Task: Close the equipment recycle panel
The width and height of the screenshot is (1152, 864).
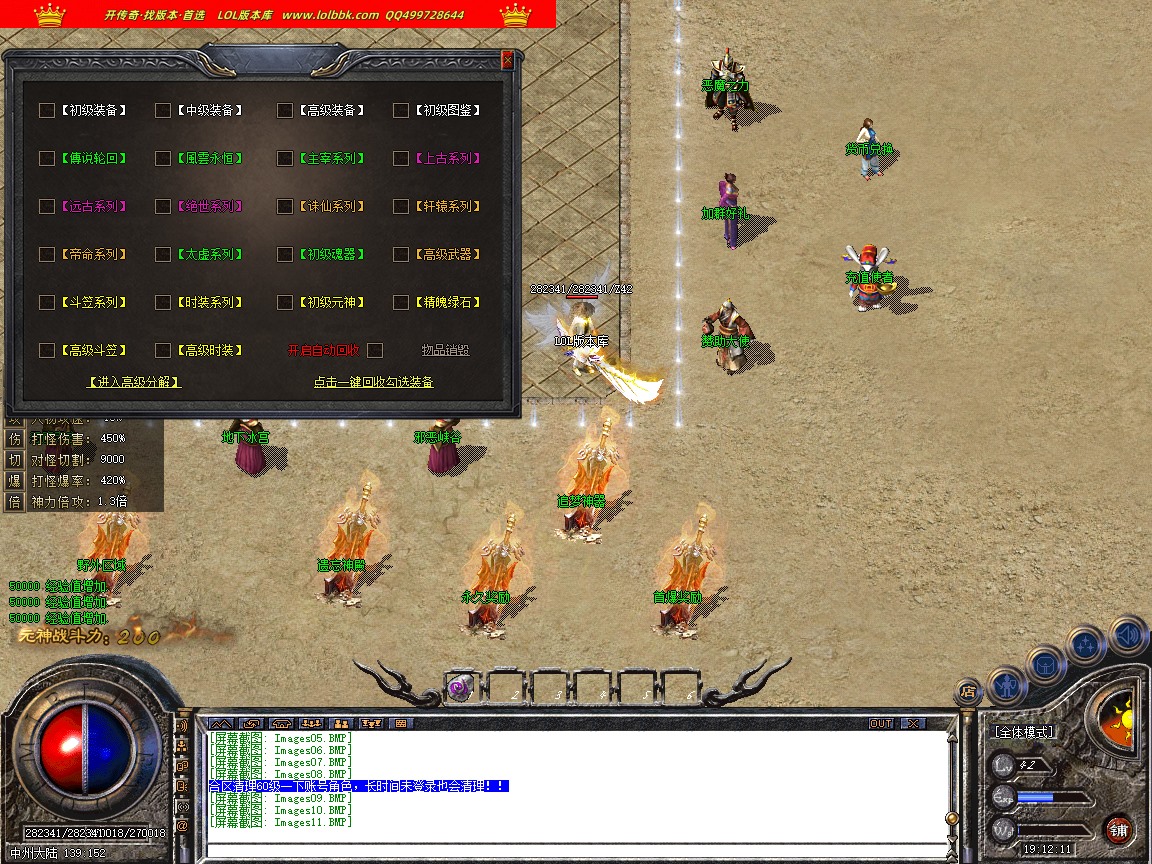Action: click(x=507, y=59)
